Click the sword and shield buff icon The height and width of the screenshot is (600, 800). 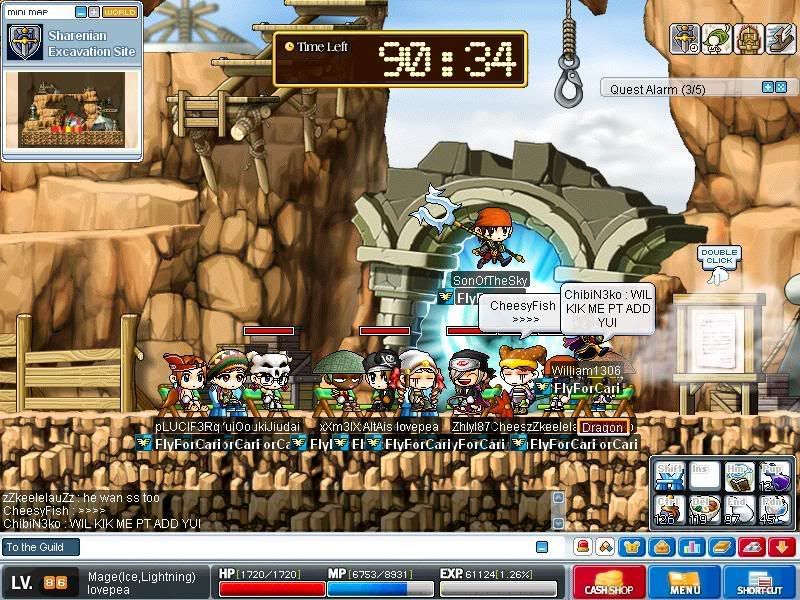[686, 39]
